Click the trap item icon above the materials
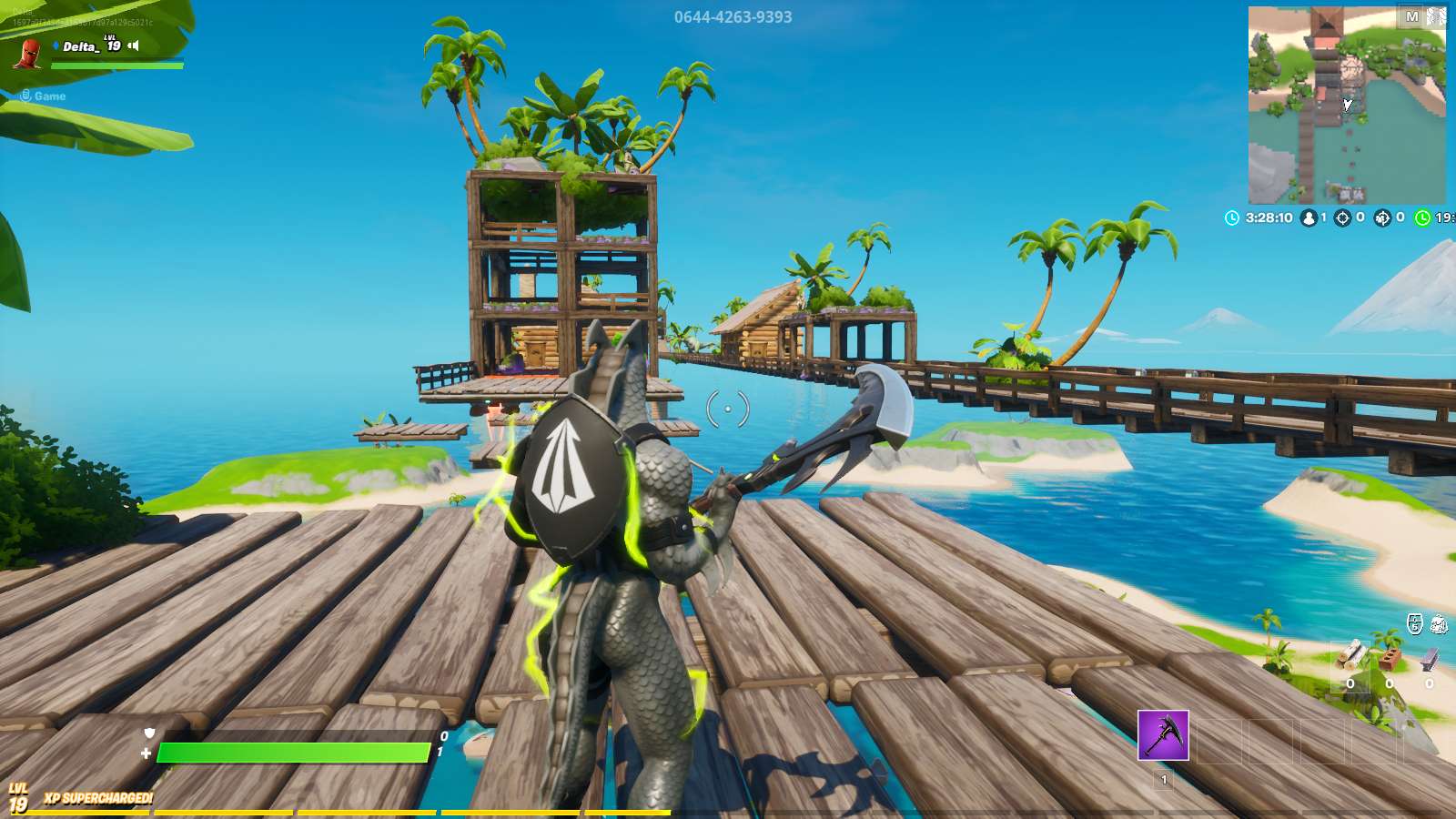This screenshot has width=1456, height=819. tap(1440, 624)
